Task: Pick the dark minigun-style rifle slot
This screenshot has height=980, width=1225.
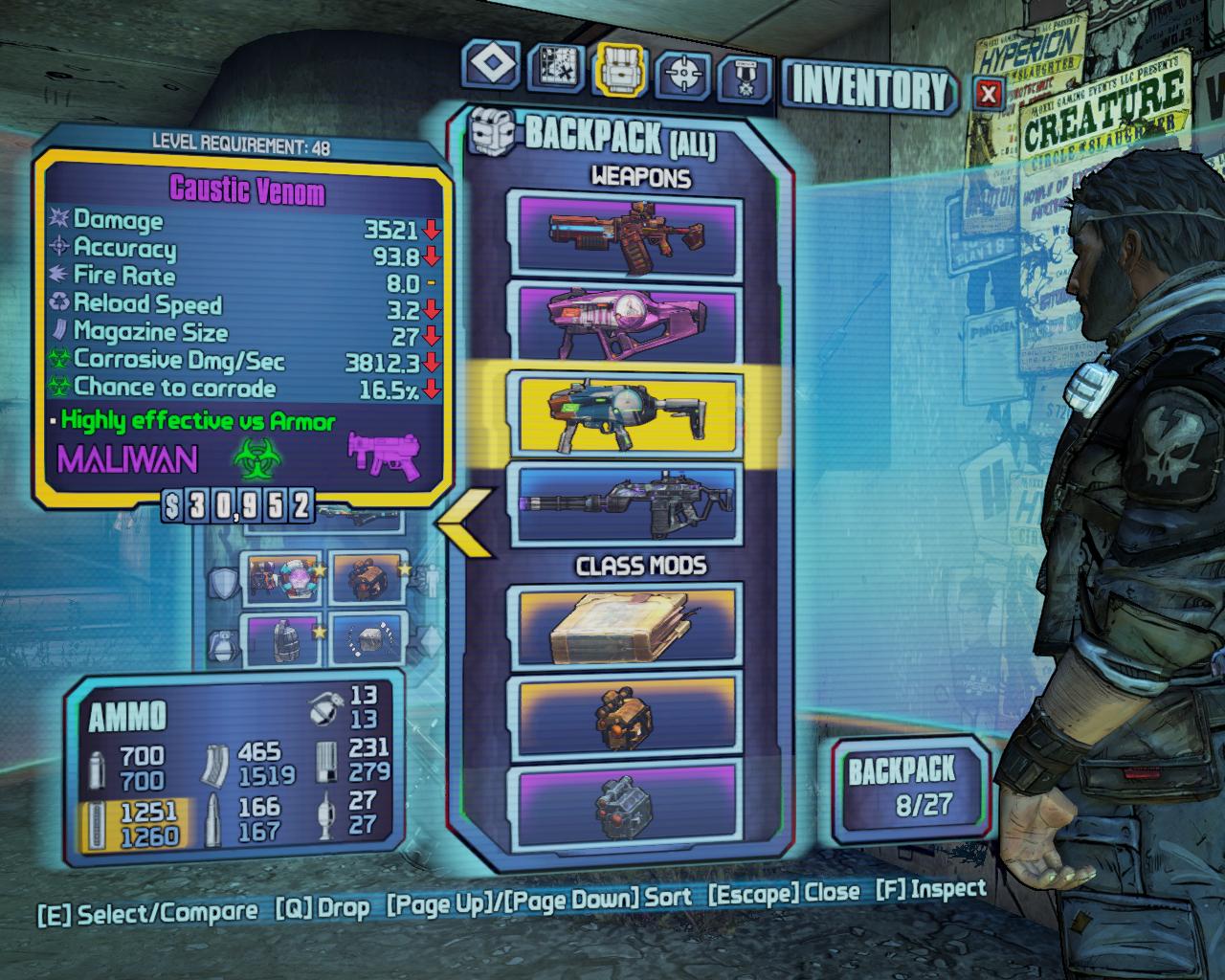Action: [x=629, y=503]
